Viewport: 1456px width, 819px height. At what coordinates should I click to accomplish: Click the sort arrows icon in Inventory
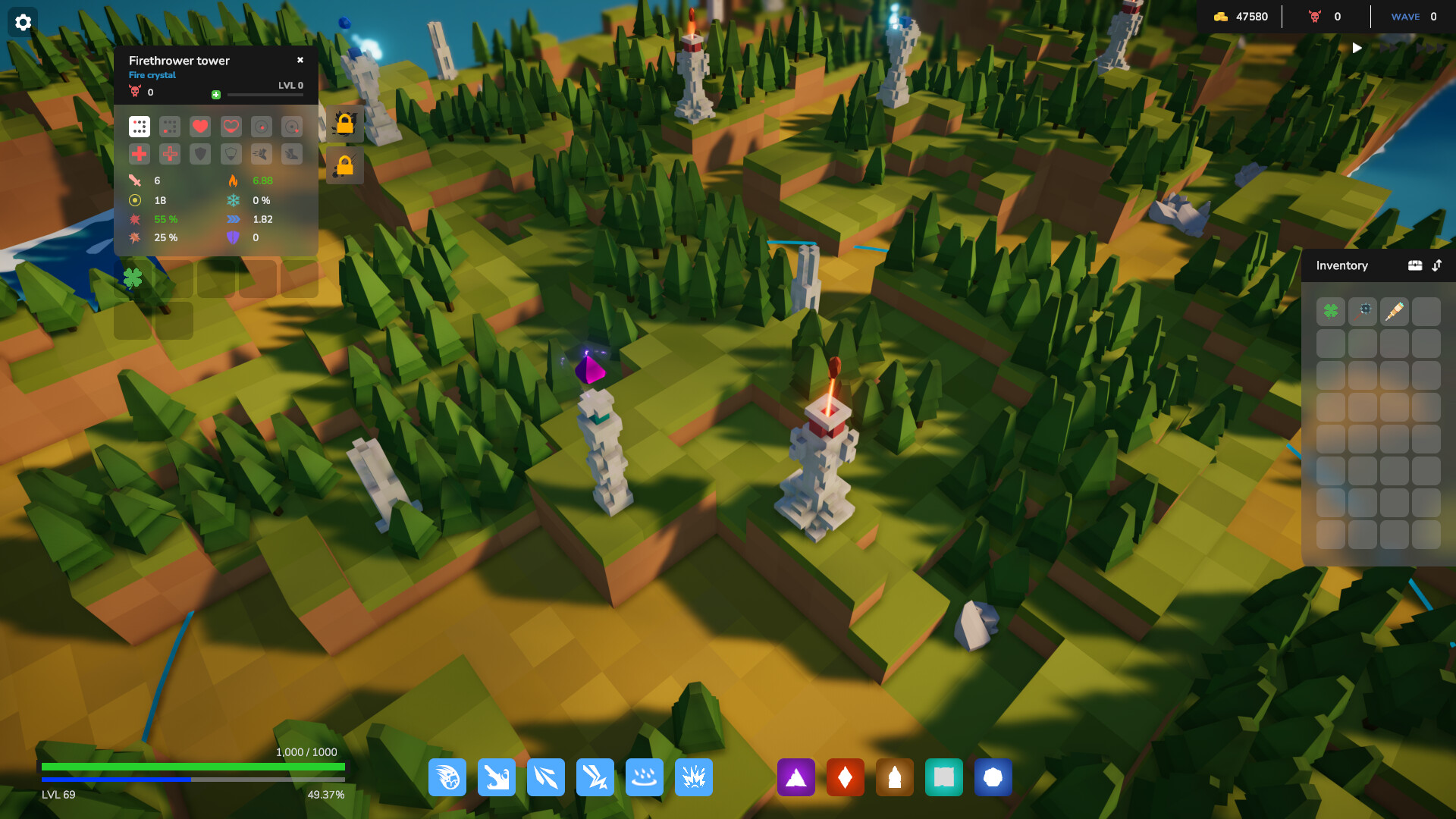pos(1438,265)
